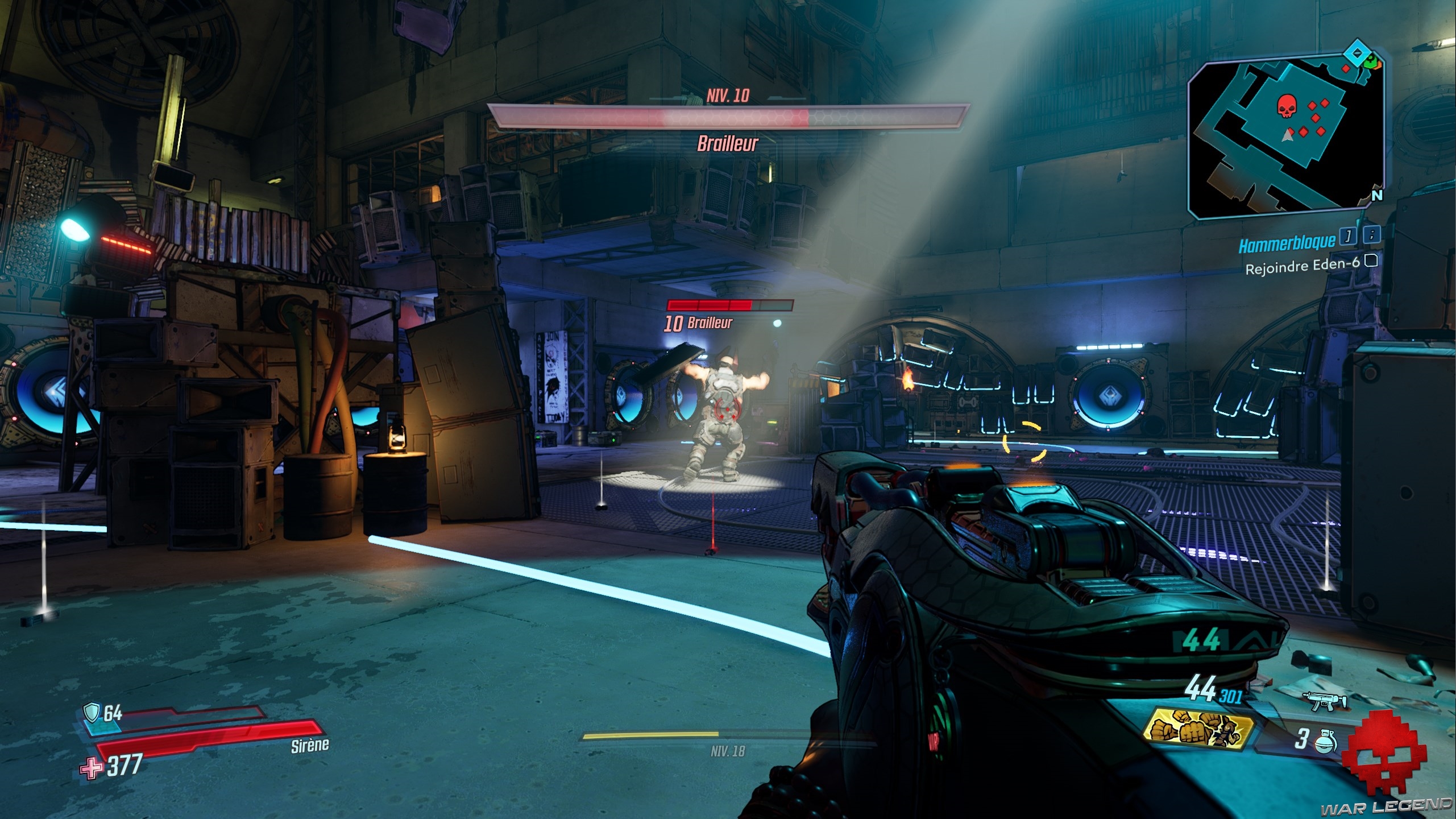Click the red health cross icon
Viewport: 1456px width, 819px height.
point(92,768)
